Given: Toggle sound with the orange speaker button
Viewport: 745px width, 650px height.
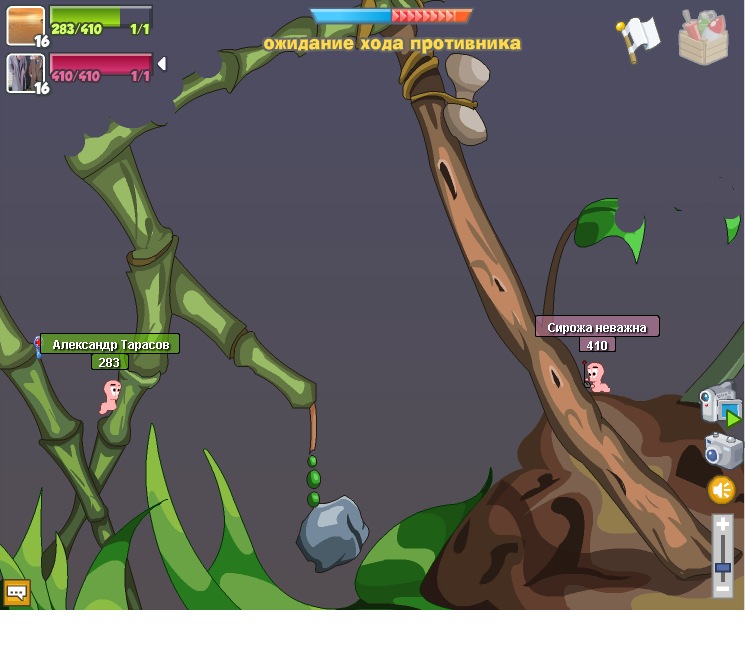Looking at the screenshot, I should [722, 490].
